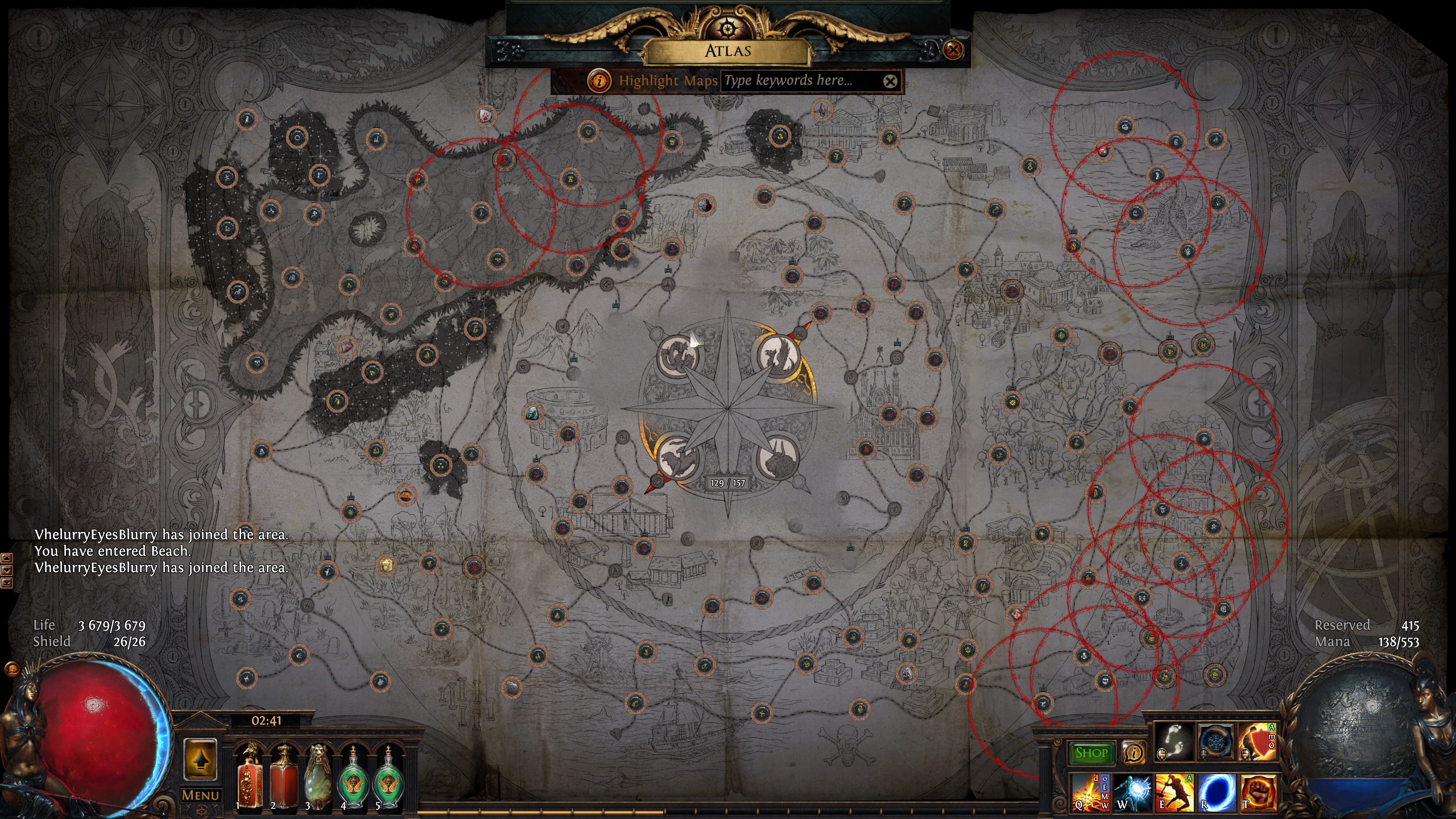Close the Atlas window
The image size is (1456, 819).
pos(953,50)
